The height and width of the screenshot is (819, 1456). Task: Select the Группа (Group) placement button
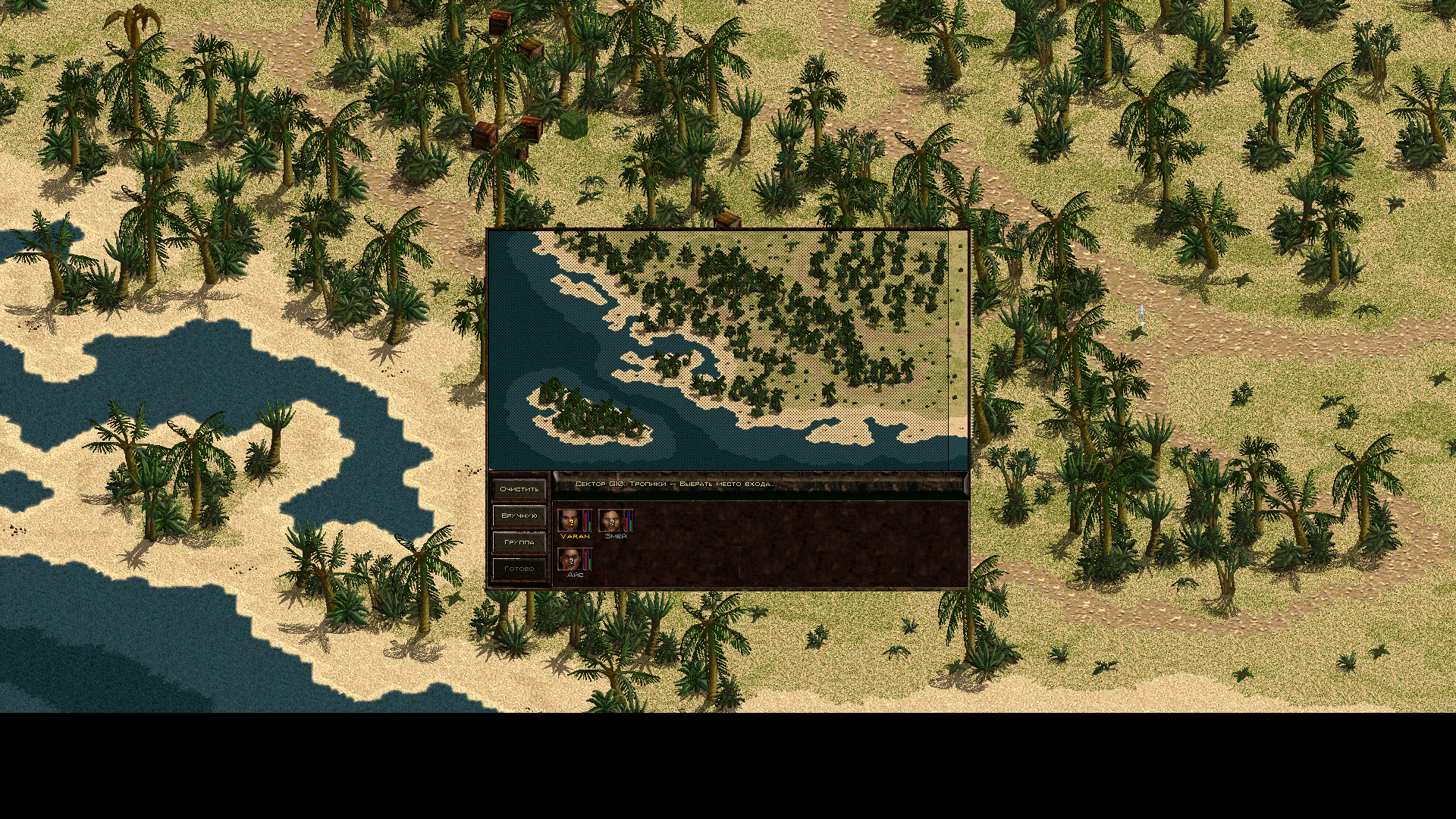tap(519, 542)
